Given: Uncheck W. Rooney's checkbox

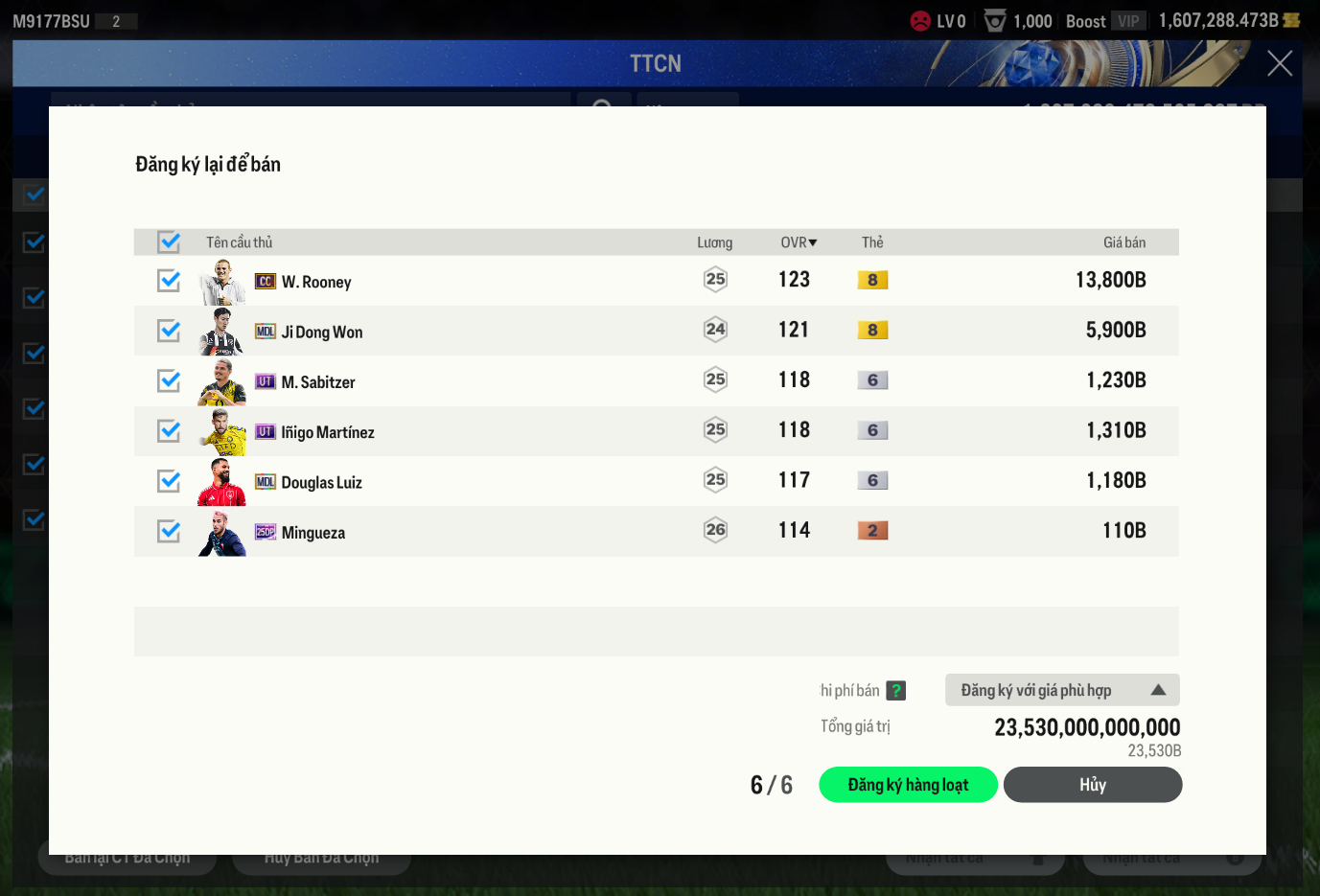Looking at the screenshot, I should point(170,281).
